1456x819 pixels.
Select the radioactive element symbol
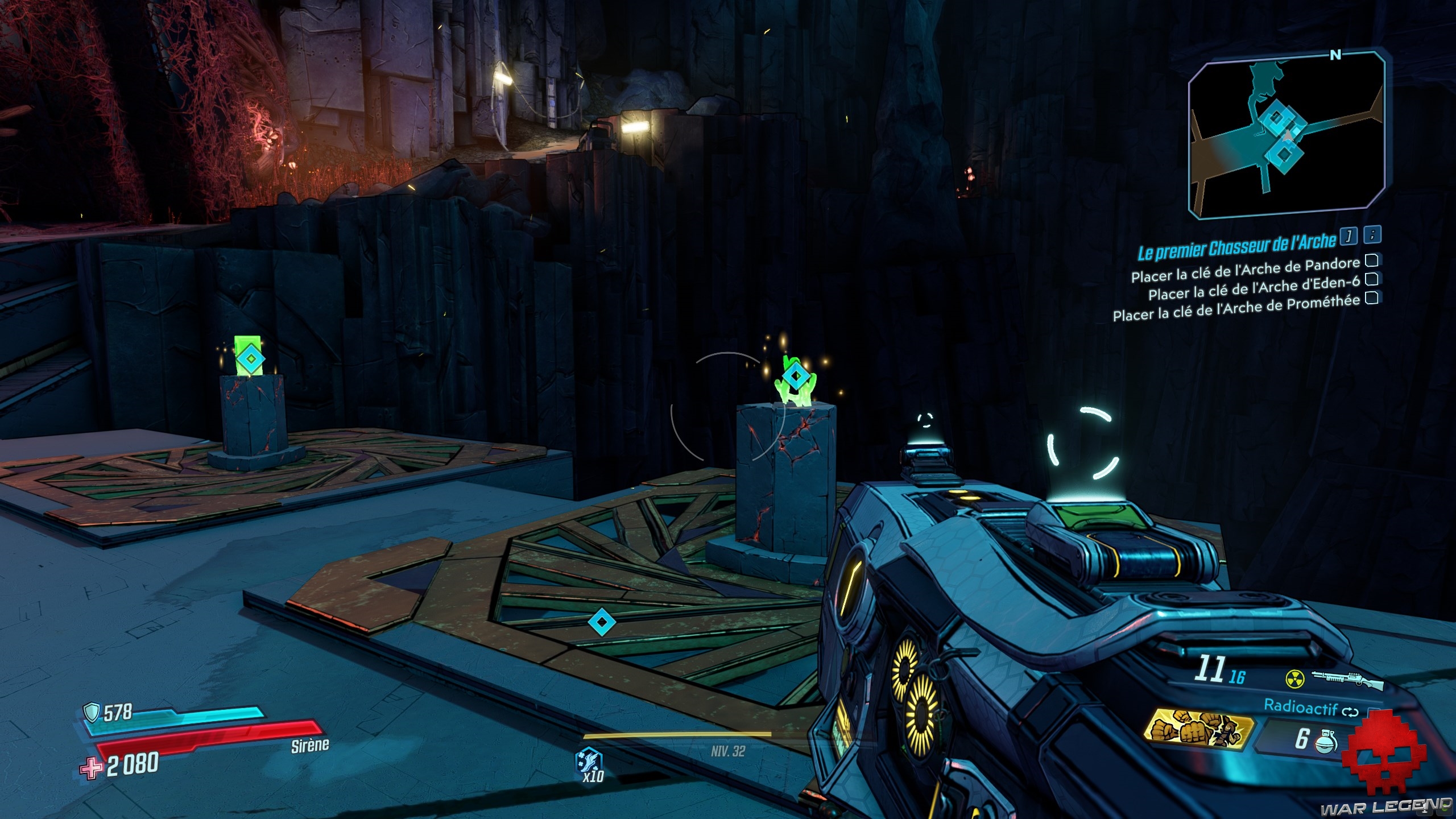click(x=1293, y=678)
